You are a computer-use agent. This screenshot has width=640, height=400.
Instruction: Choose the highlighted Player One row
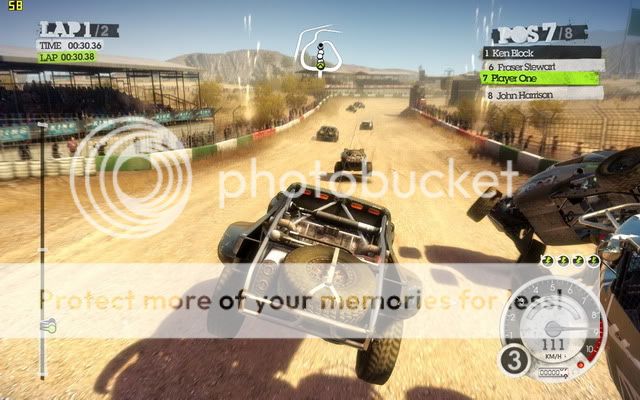point(541,77)
